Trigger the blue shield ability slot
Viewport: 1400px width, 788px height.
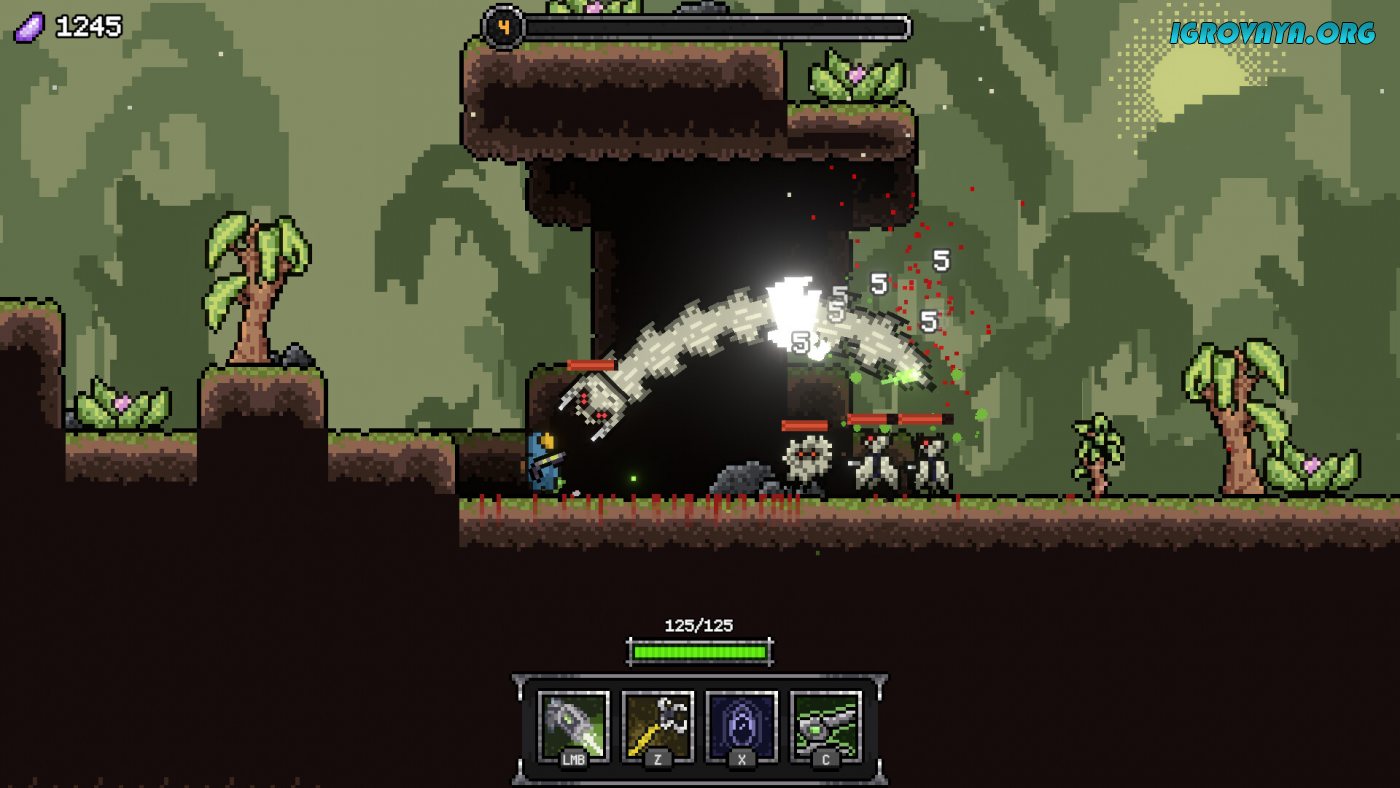pos(741,726)
